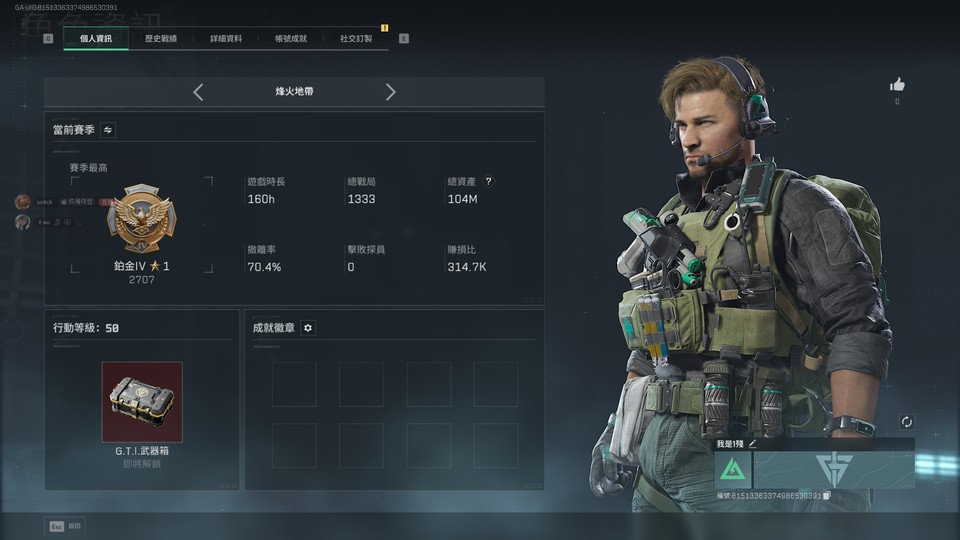Select the 個人資訊 tab

[96, 39]
